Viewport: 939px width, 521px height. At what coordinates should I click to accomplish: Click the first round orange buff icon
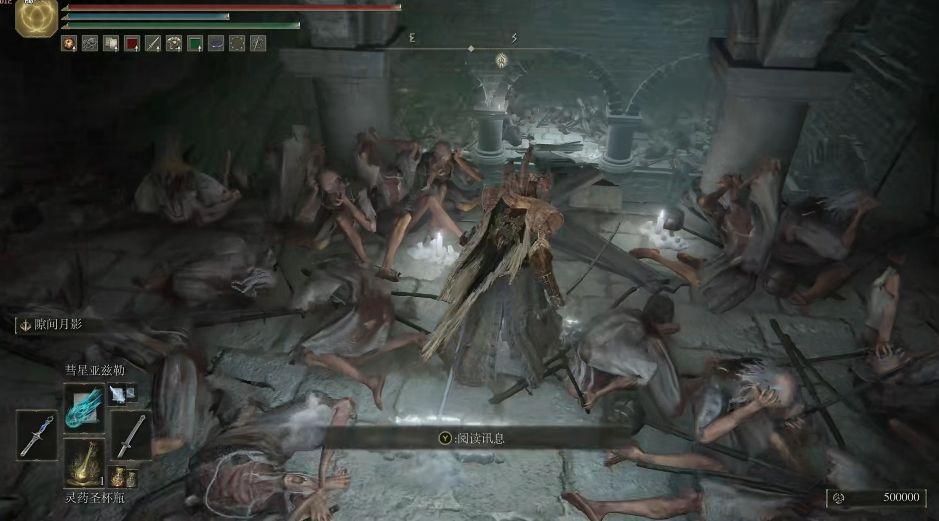(x=69, y=43)
